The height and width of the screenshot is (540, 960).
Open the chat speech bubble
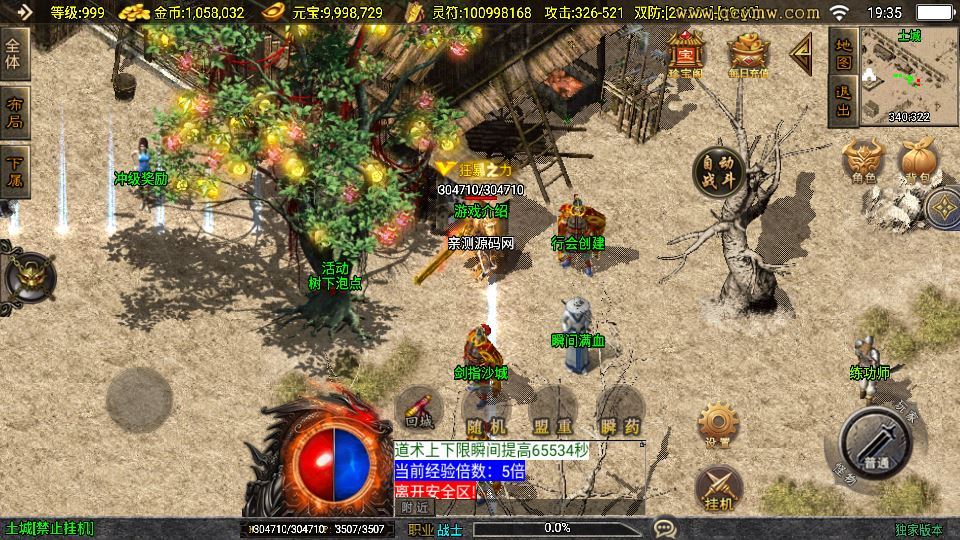(x=664, y=528)
